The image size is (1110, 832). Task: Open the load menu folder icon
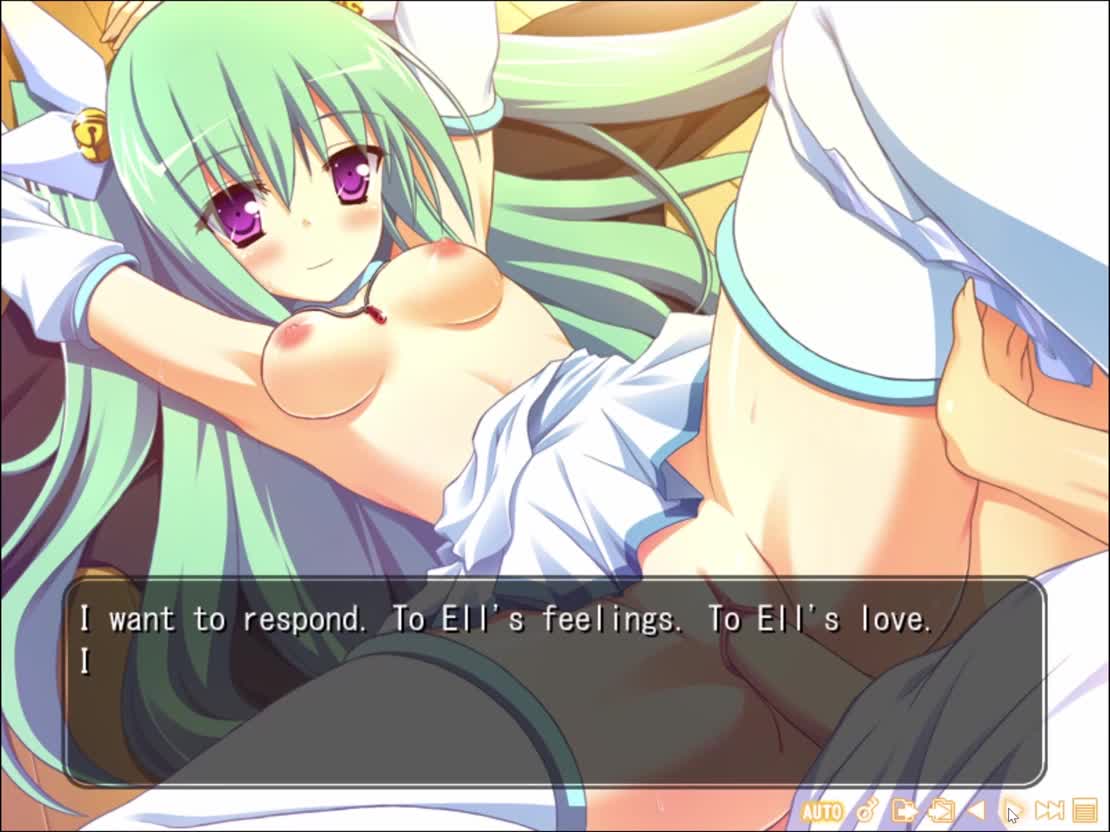(940, 811)
